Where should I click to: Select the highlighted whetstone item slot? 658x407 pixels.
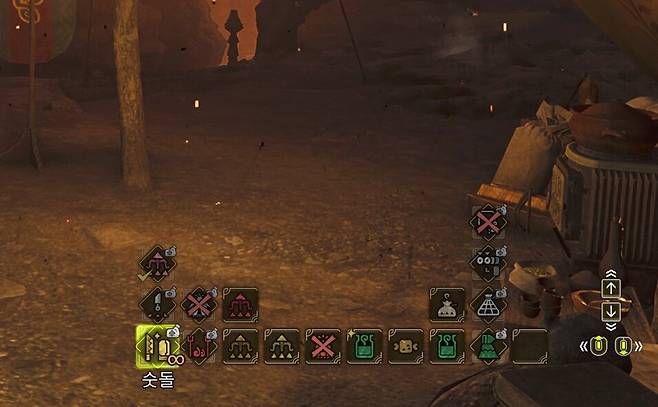[x=156, y=347]
